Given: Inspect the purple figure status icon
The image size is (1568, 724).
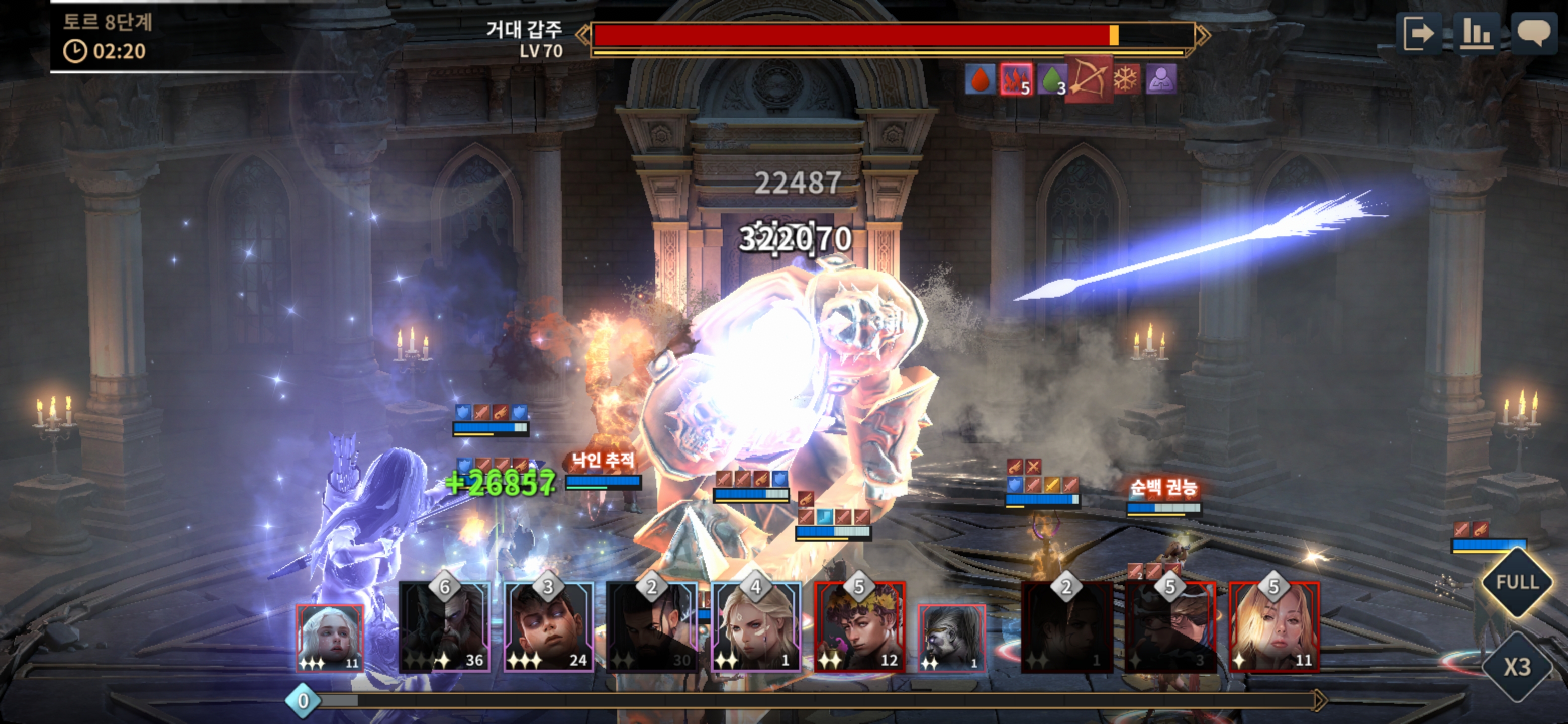Looking at the screenshot, I should pyautogui.click(x=1161, y=80).
